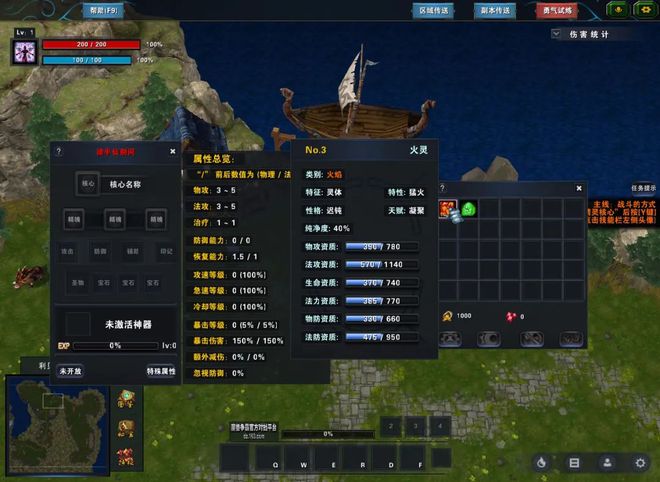Close the inventory bag panel

coord(580,187)
